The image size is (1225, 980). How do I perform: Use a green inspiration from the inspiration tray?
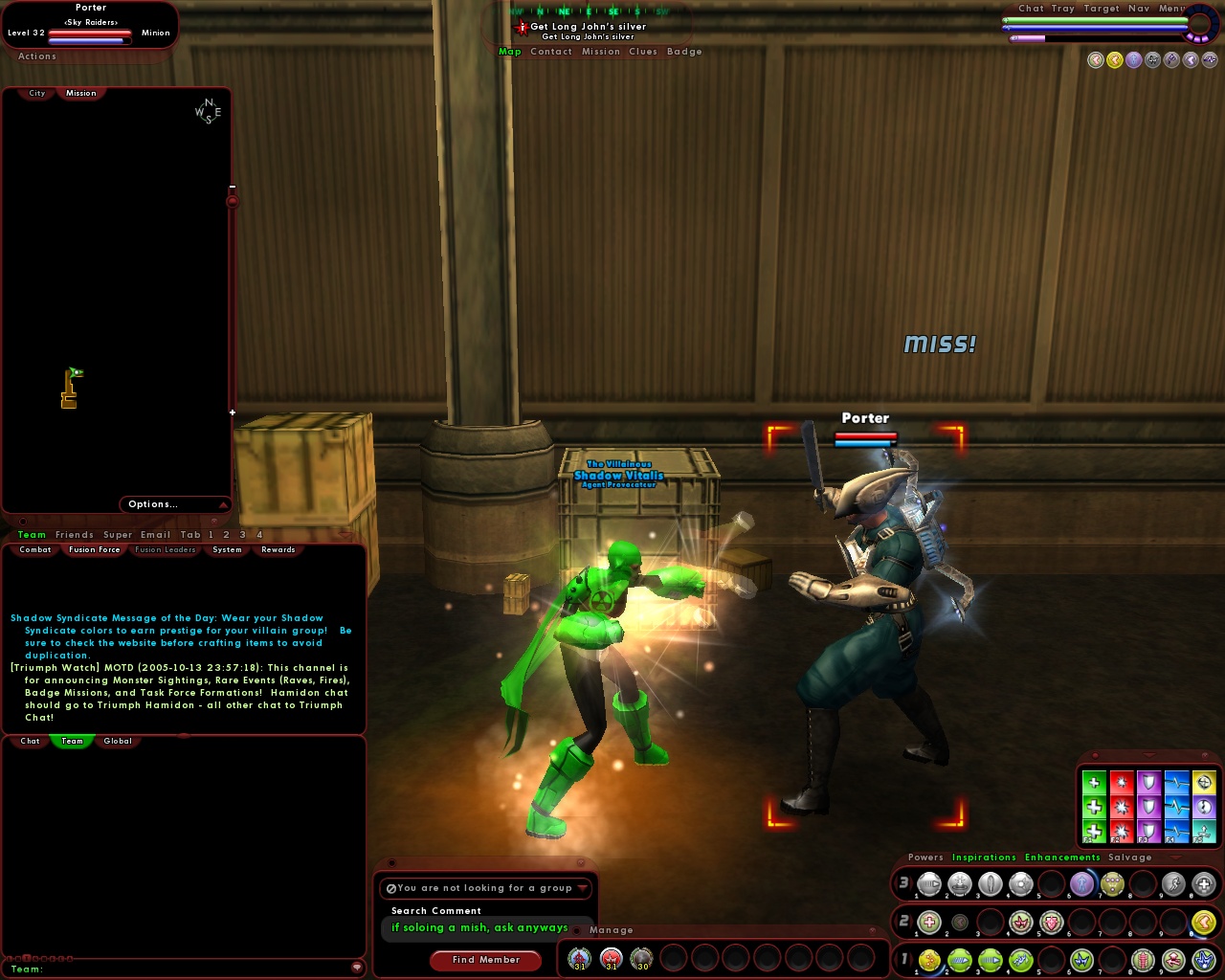(x=1096, y=809)
